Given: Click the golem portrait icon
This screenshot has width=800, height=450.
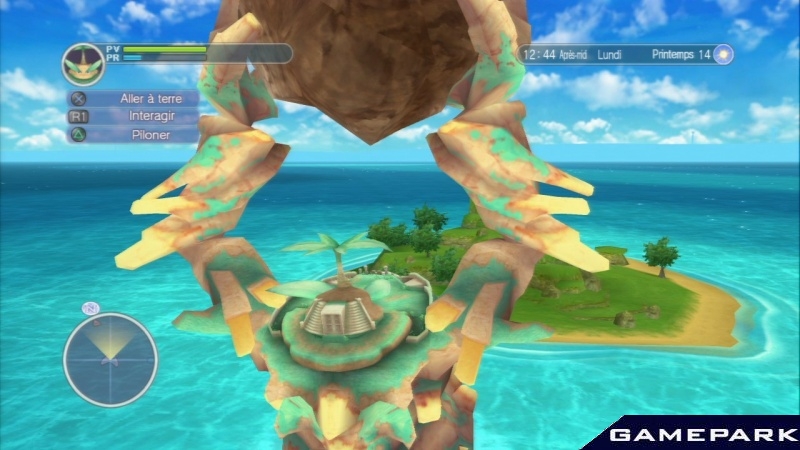Looking at the screenshot, I should (x=82, y=64).
